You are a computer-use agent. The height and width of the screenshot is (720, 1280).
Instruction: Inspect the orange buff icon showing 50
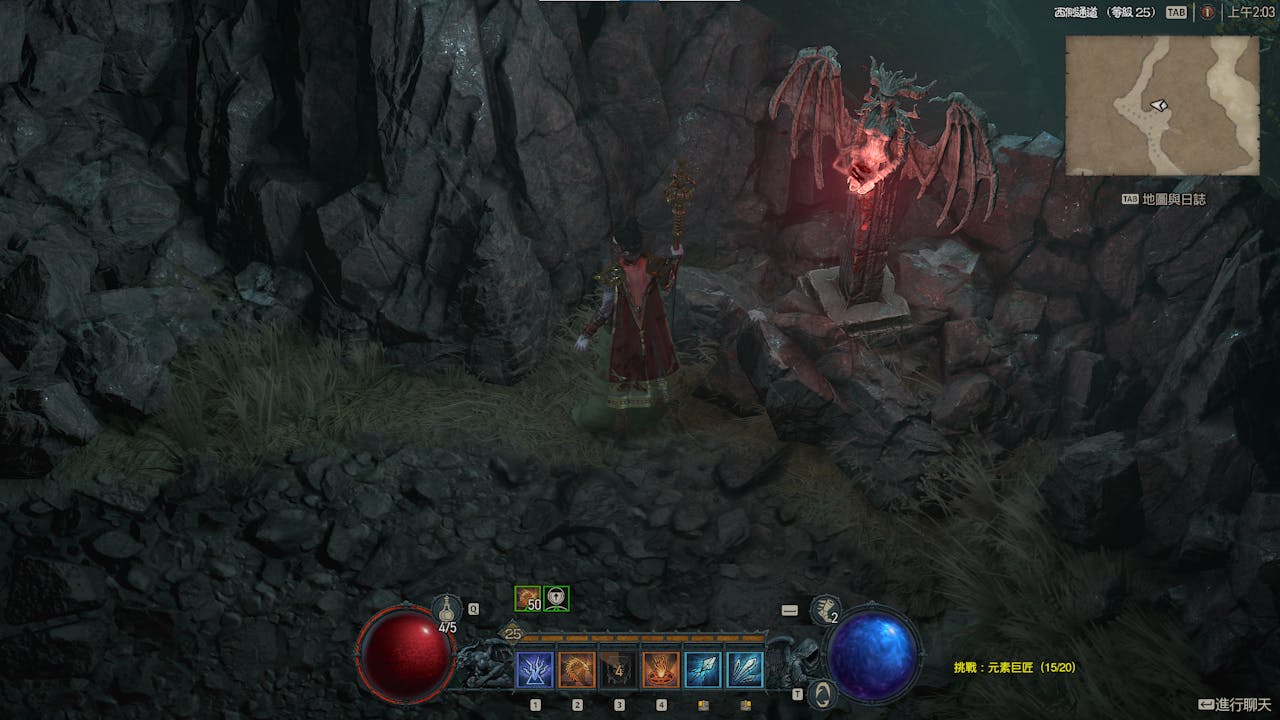[x=527, y=598]
